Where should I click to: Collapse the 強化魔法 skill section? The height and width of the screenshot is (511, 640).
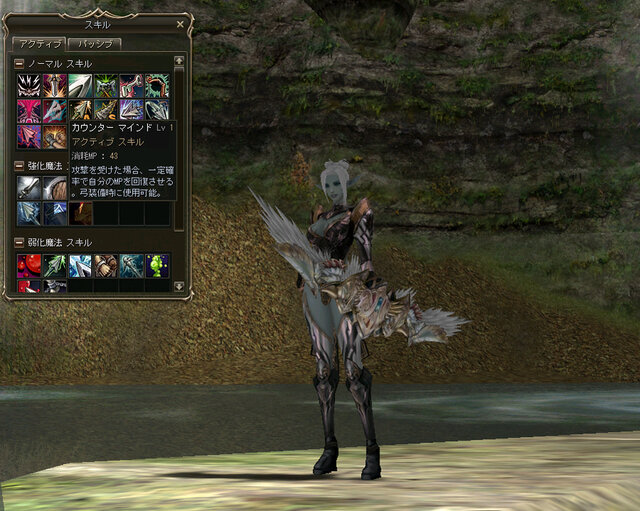19,166
